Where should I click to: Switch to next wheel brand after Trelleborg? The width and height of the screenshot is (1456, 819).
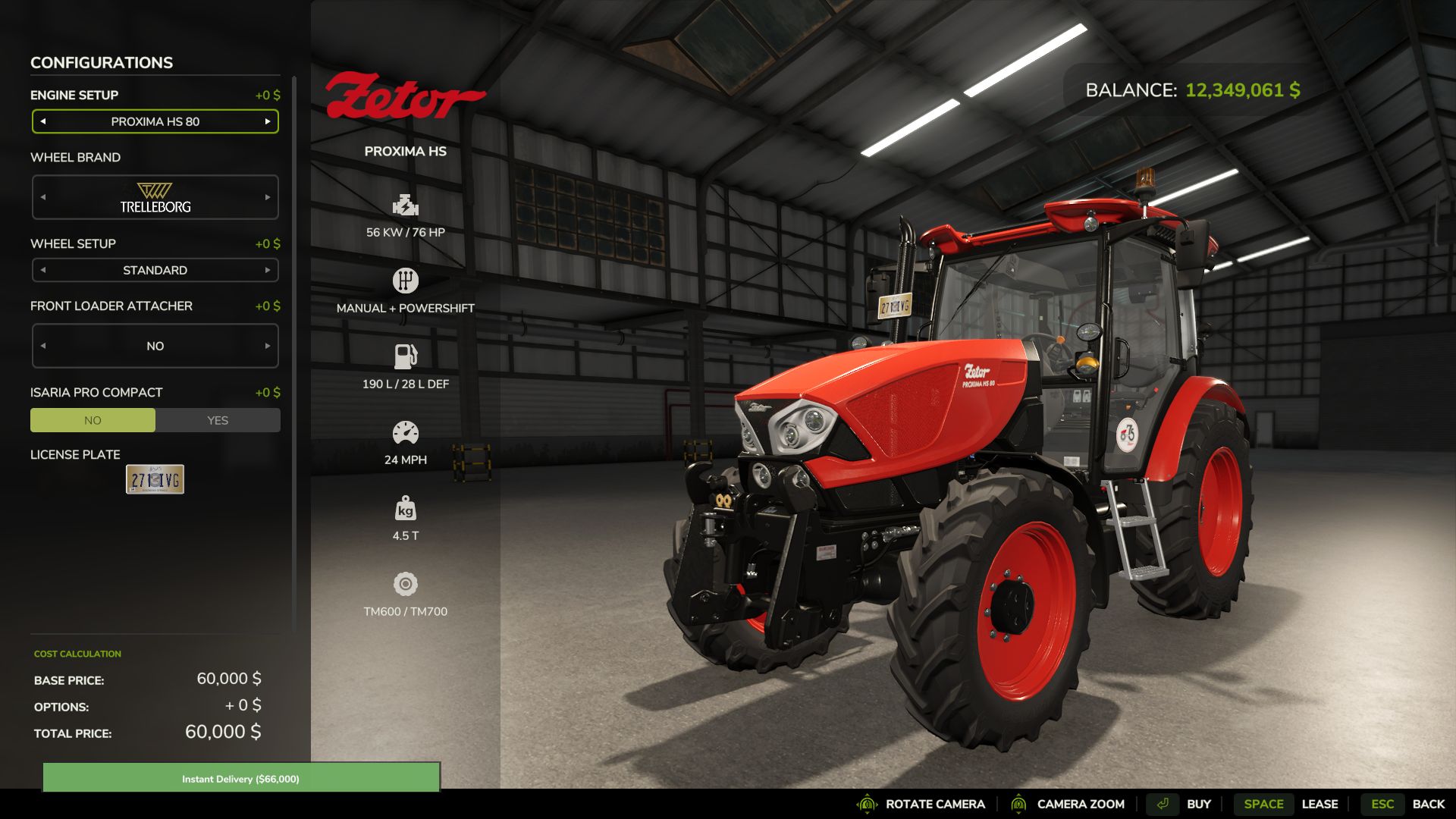coord(268,197)
